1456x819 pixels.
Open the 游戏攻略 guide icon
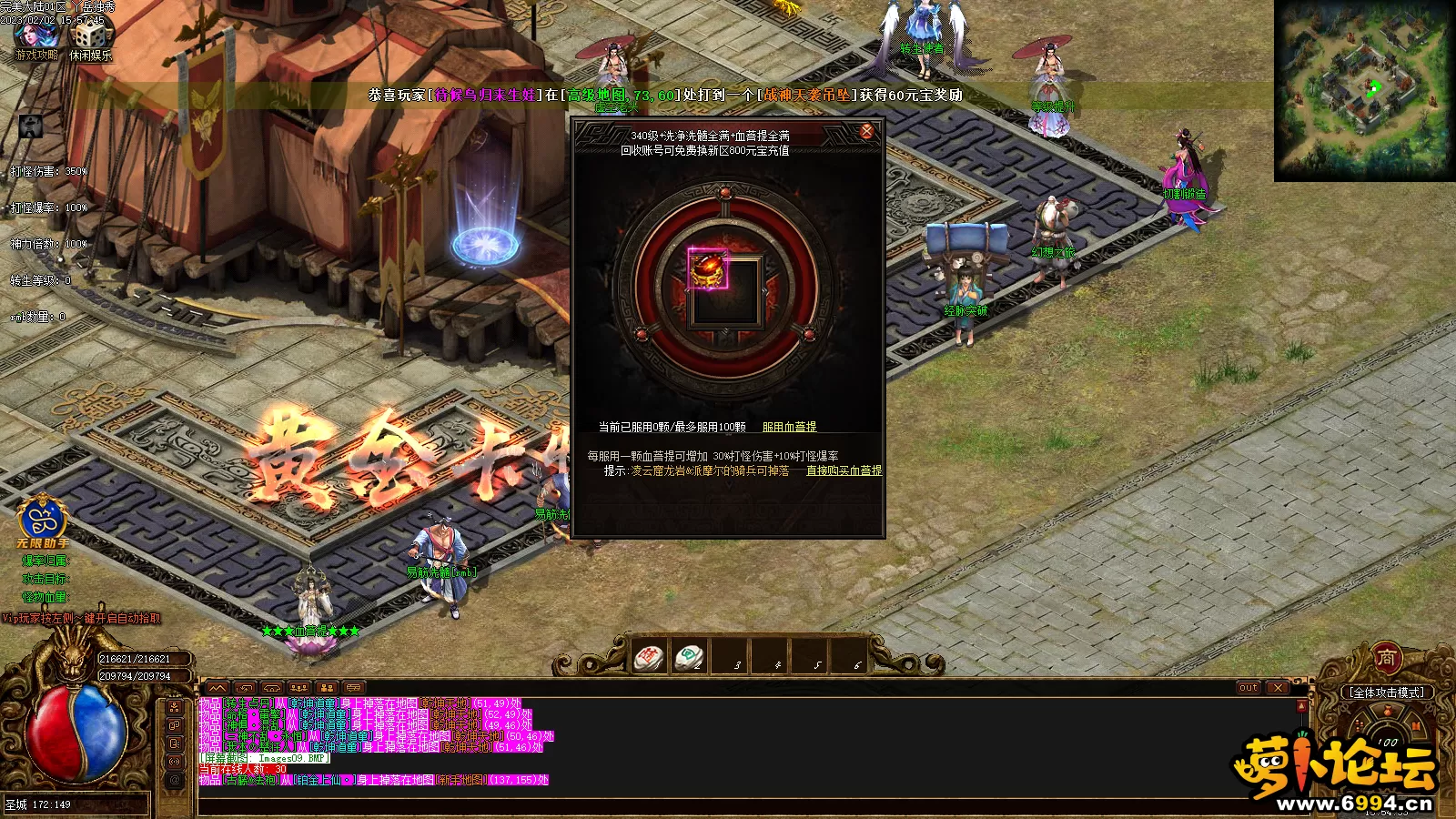36,36
